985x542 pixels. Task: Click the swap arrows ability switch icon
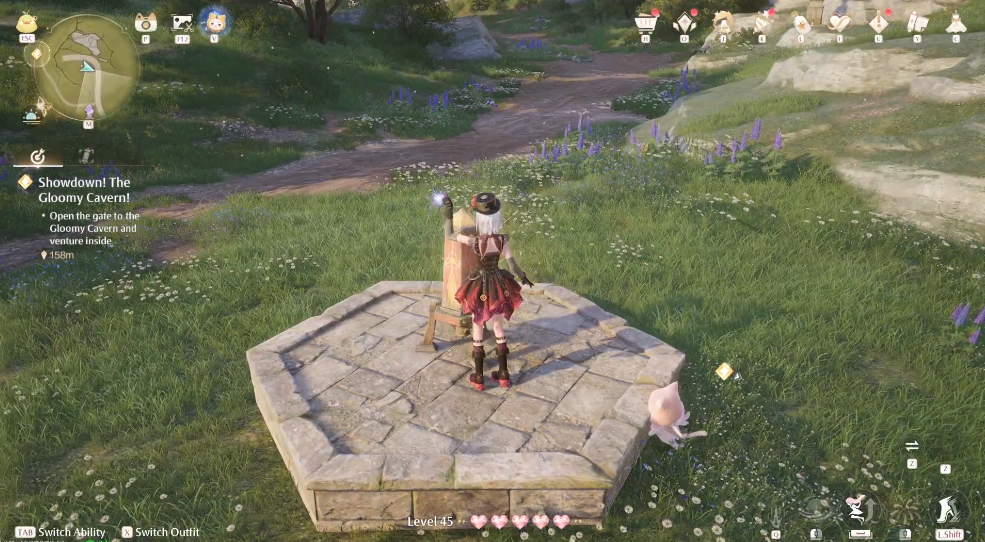tap(912, 447)
